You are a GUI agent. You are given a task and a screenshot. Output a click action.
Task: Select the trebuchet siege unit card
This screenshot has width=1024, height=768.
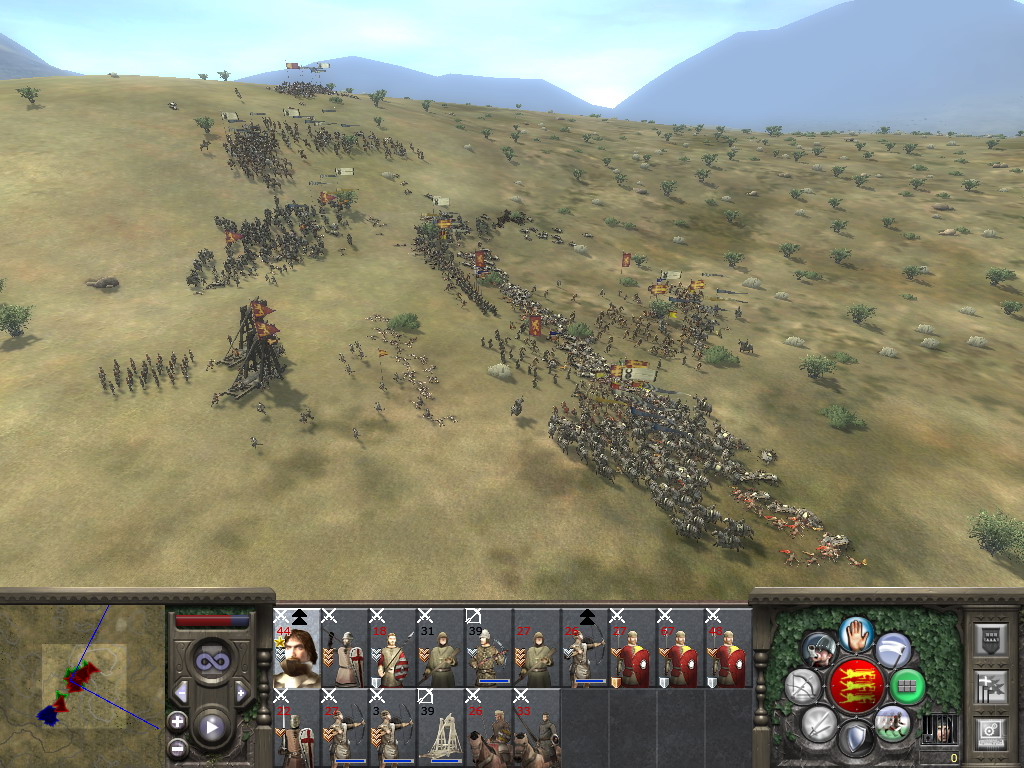pyautogui.click(x=441, y=727)
